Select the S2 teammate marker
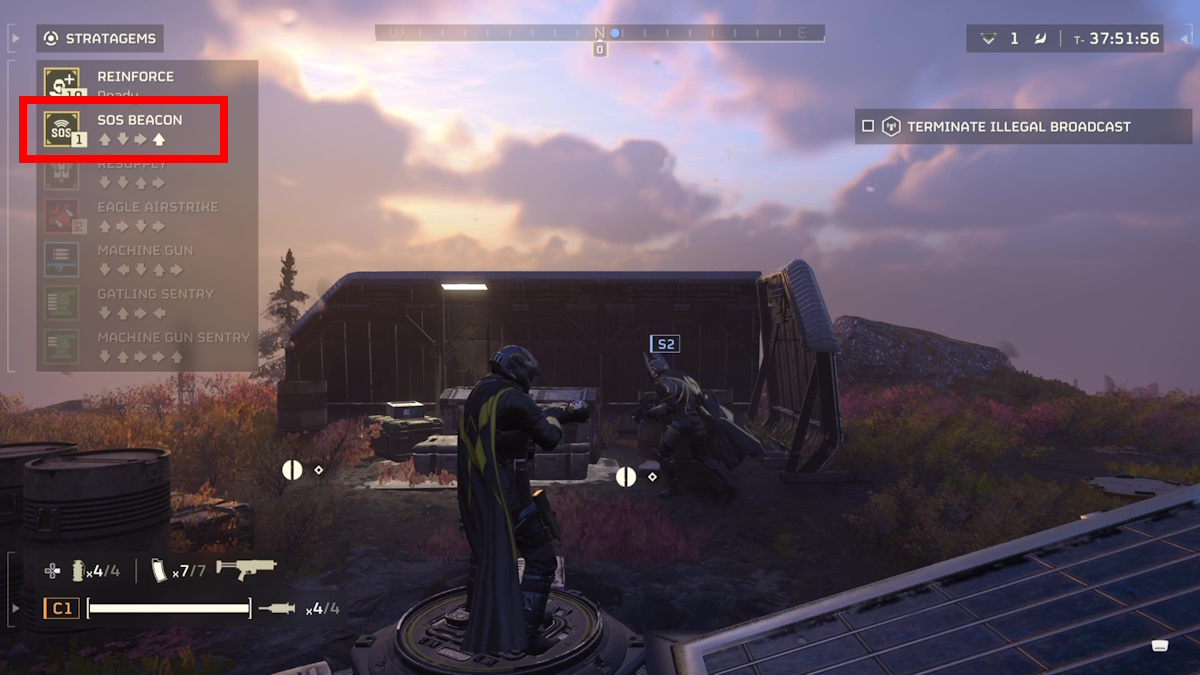The height and width of the screenshot is (675, 1200). [664, 344]
